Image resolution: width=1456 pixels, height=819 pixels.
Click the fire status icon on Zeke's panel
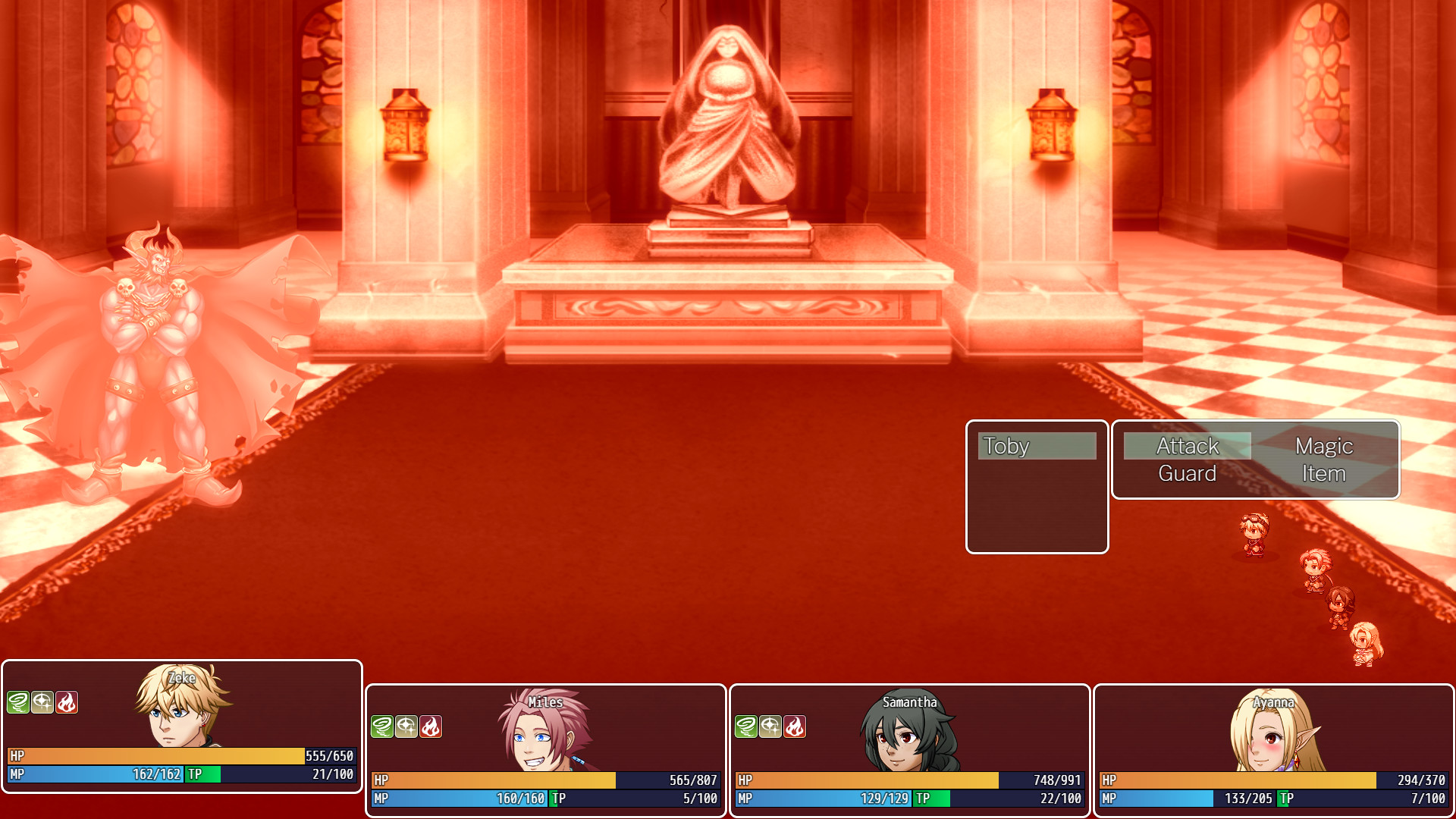coord(67,702)
